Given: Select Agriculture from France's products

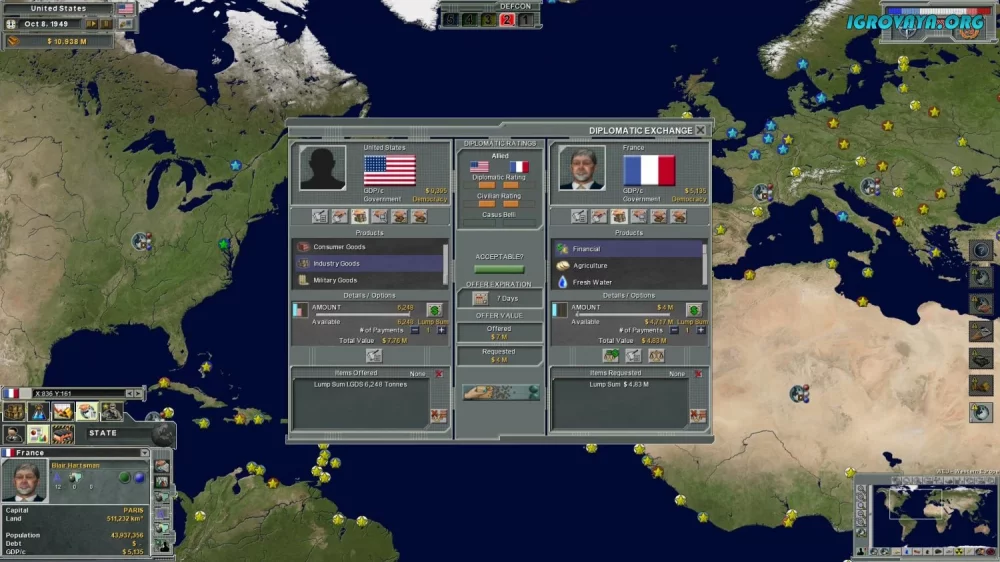Looking at the screenshot, I should click(628, 266).
